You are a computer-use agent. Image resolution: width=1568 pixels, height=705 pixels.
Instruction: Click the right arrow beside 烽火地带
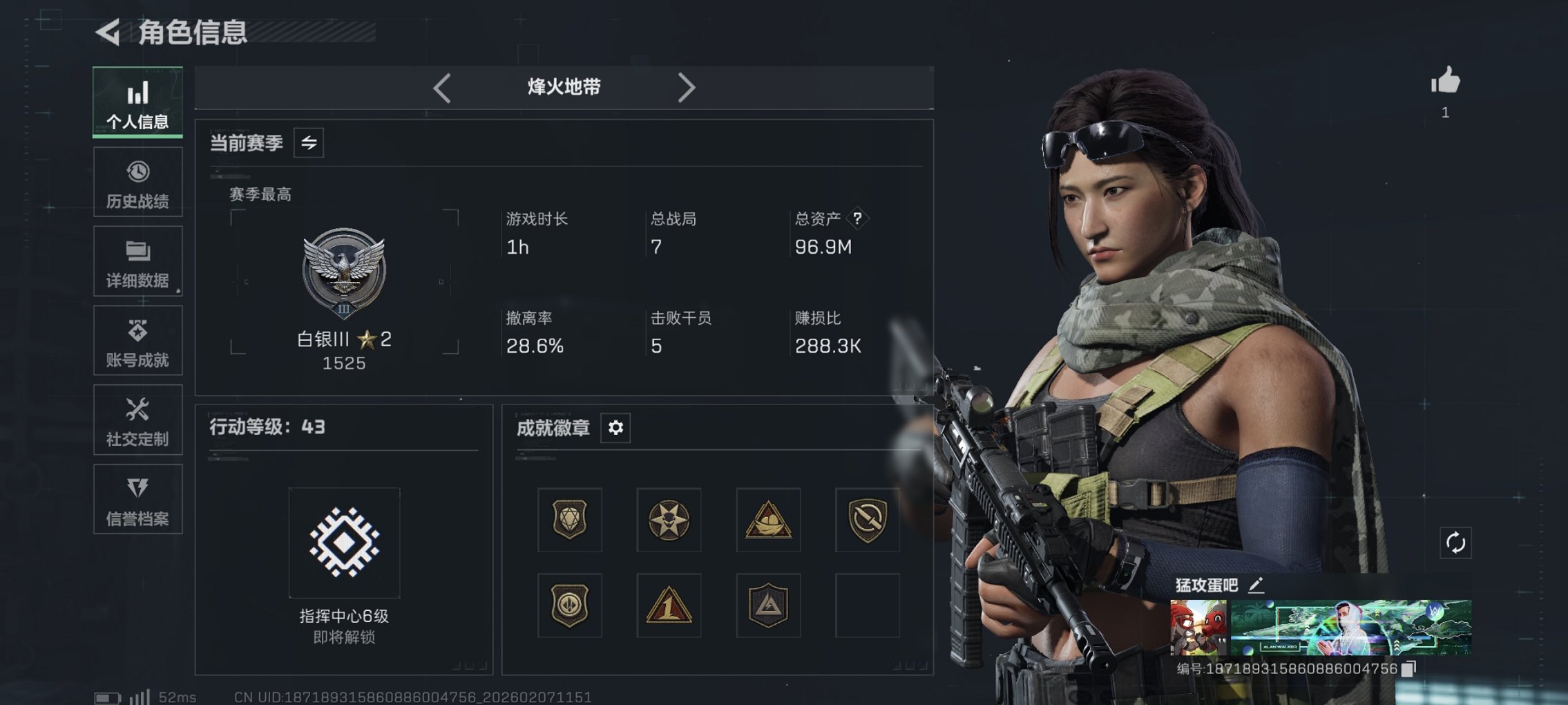pyautogui.click(x=687, y=87)
